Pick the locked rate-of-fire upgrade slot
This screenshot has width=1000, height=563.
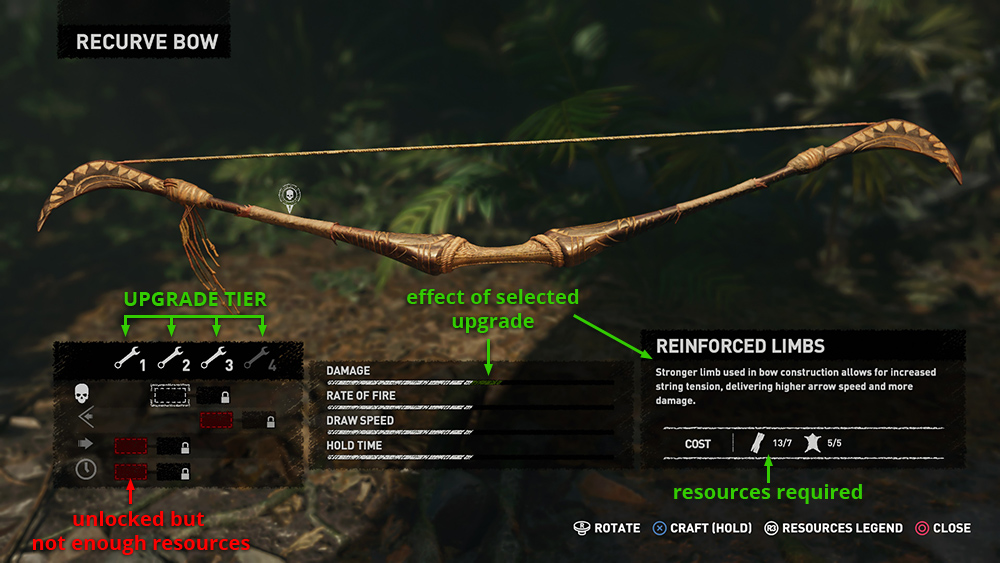click(261, 421)
